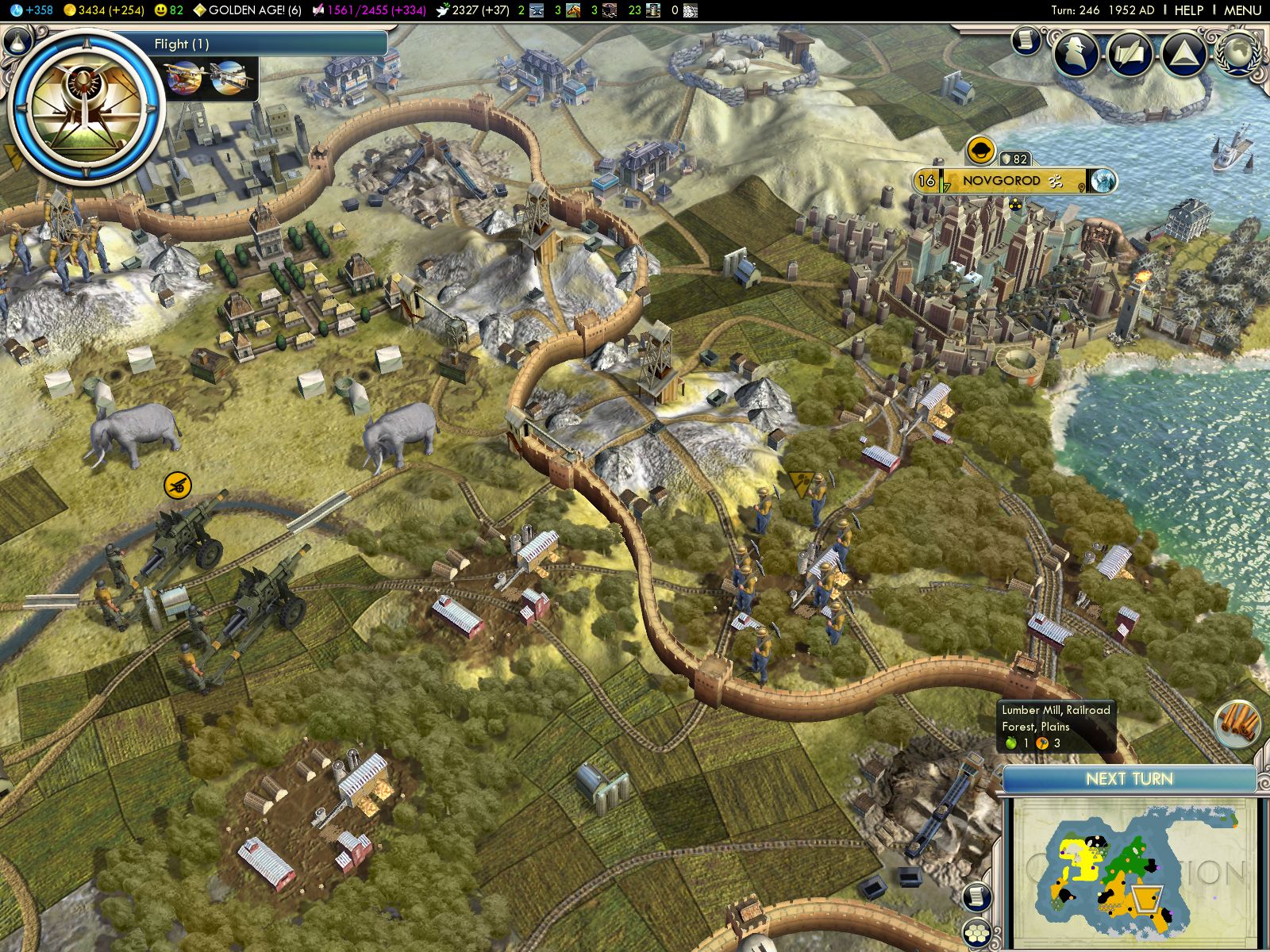1270x952 pixels.
Task: Open social policies scroll-and-quill icon
Action: (1130, 53)
